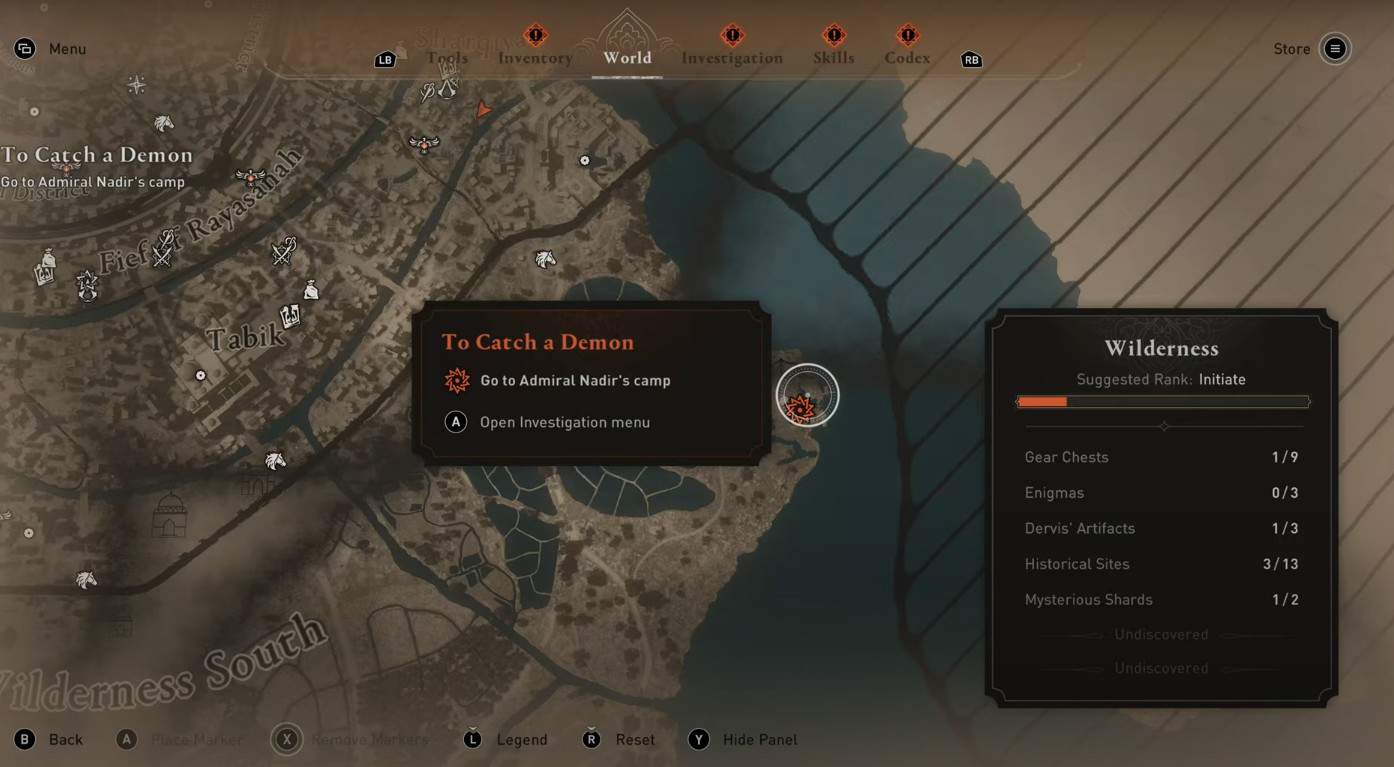This screenshot has width=1394, height=767.
Task: Click the tracked quest To Catch a Demon
Action: [x=97, y=155]
